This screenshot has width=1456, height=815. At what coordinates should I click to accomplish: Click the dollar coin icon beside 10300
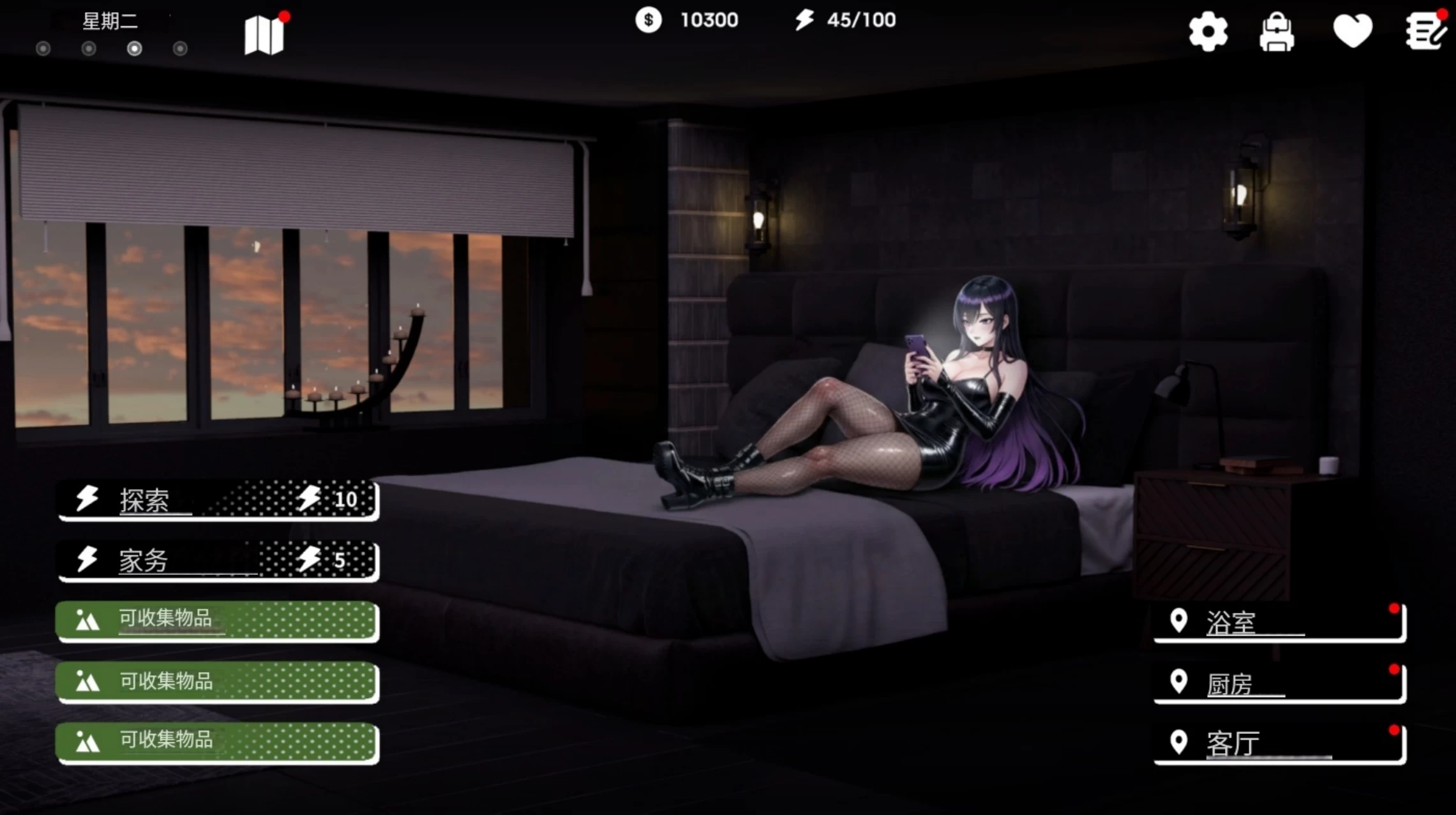(x=649, y=21)
